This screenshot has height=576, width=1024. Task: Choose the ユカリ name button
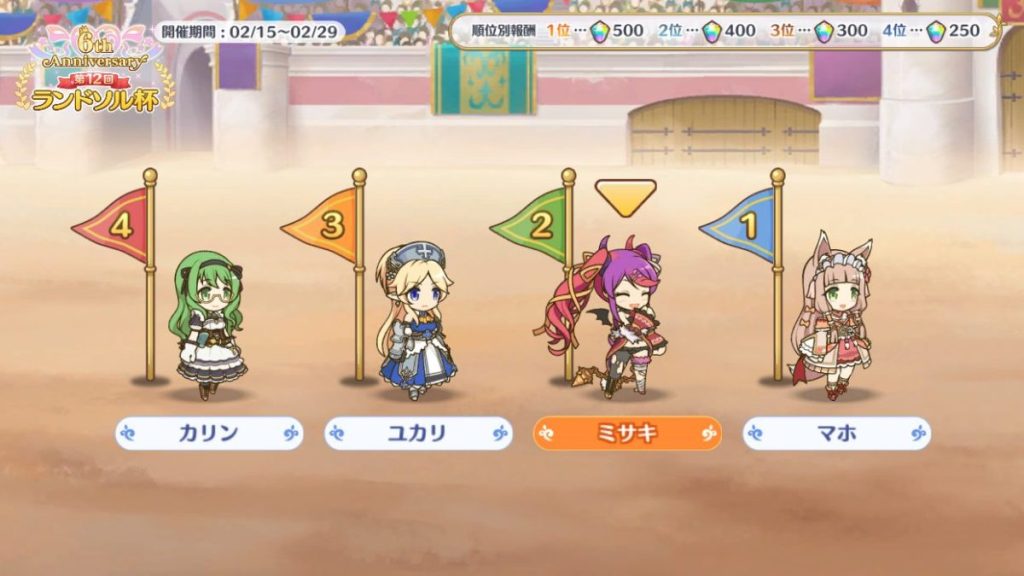pyautogui.click(x=418, y=433)
